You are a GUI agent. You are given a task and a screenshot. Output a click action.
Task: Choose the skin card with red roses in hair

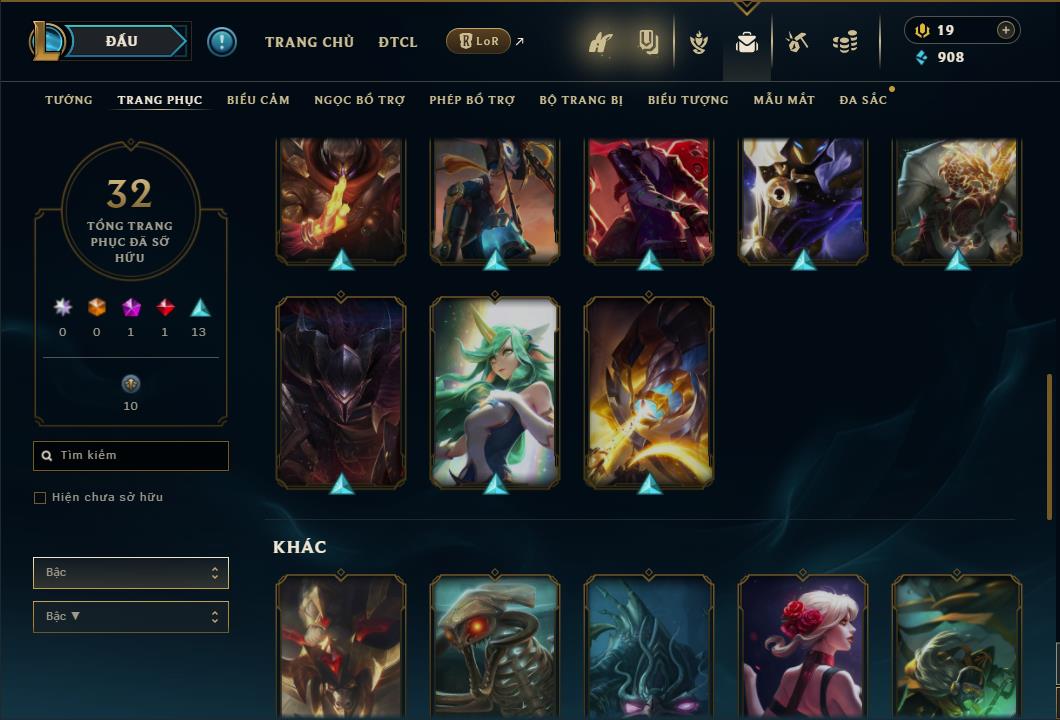(803, 645)
